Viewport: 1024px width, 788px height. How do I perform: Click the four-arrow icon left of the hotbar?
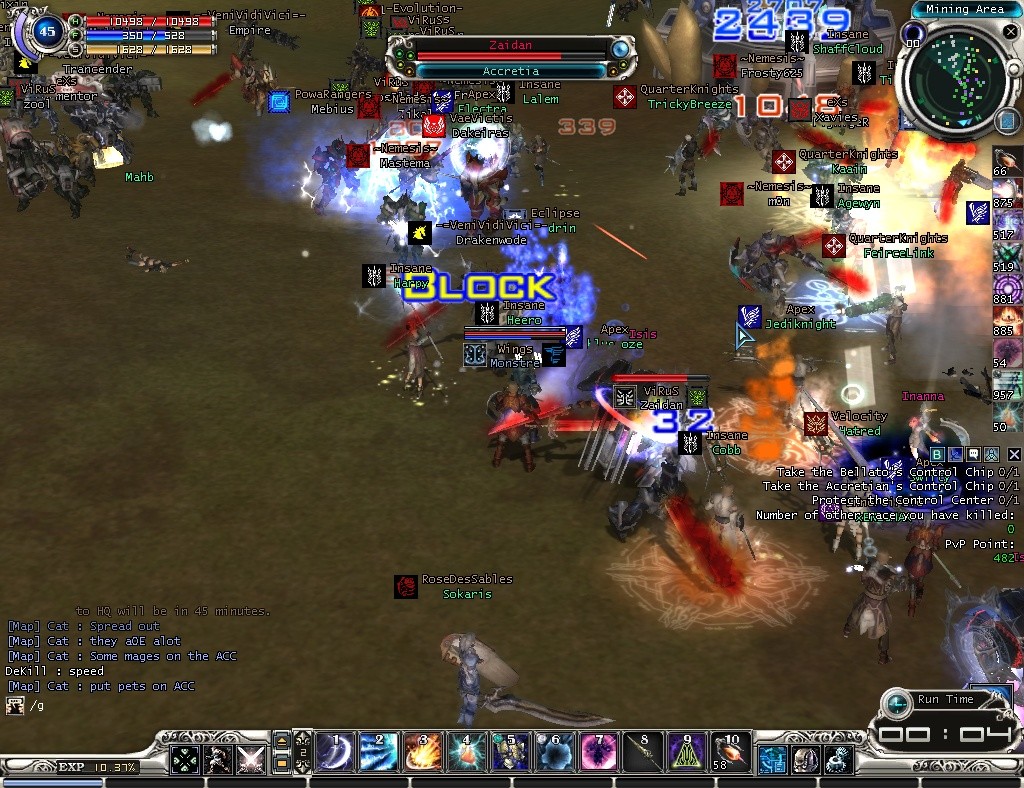[x=185, y=760]
